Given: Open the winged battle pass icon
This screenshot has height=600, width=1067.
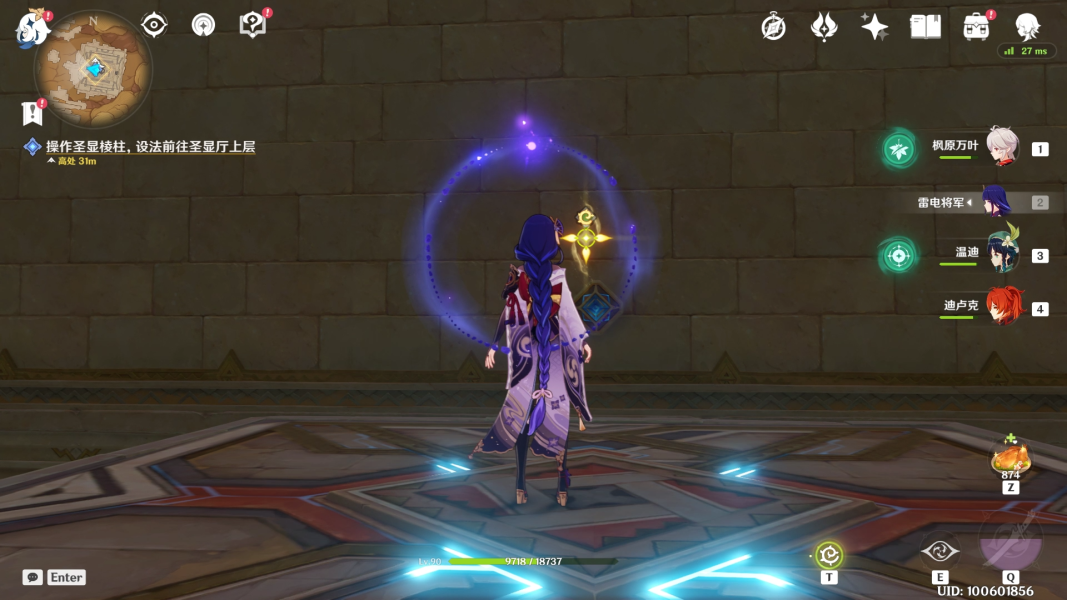Looking at the screenshot, I should (x=824, y=27).
